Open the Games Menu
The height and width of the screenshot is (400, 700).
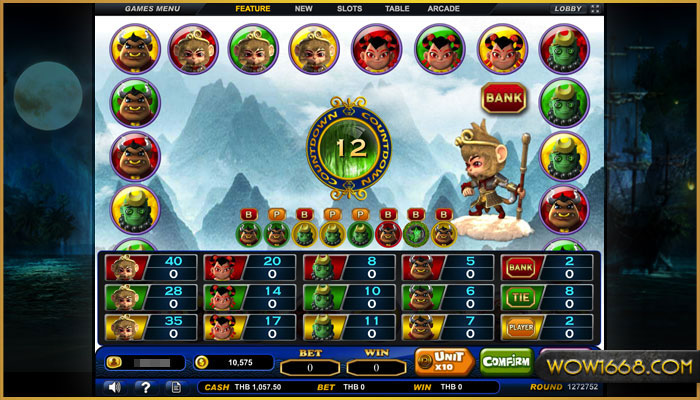pyautogui.click(x=152, y=9)
